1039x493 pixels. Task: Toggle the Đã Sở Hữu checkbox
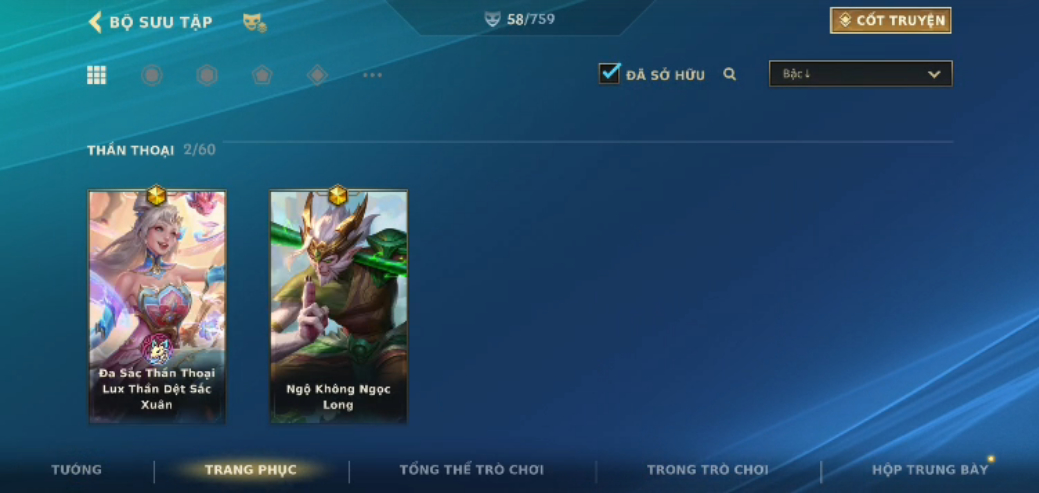point(609,74)
